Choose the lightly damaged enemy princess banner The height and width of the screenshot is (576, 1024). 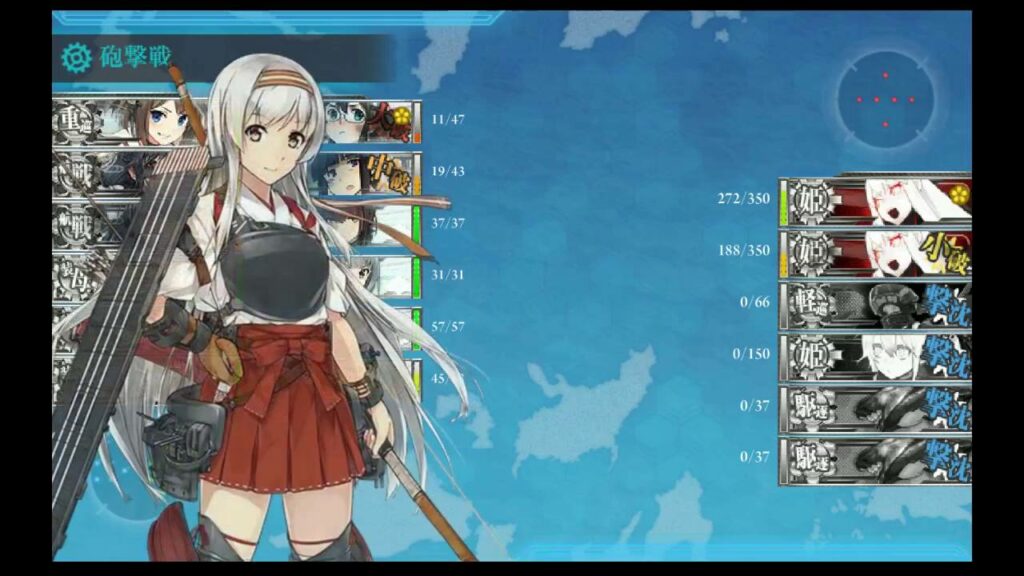[x=876, y=253]
